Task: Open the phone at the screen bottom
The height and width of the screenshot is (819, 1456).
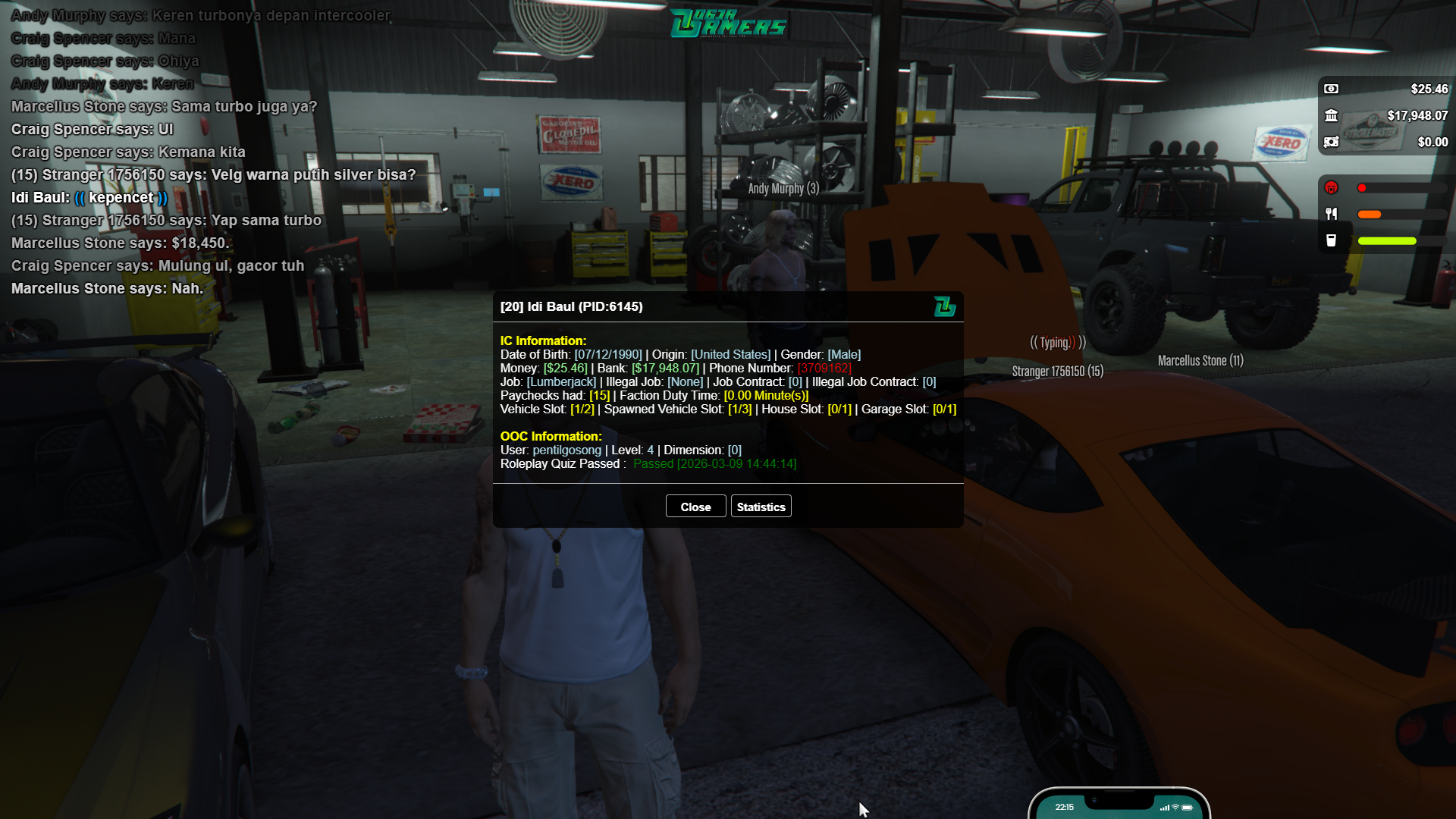Action: pyautogui.click(x=1119, y=806)
